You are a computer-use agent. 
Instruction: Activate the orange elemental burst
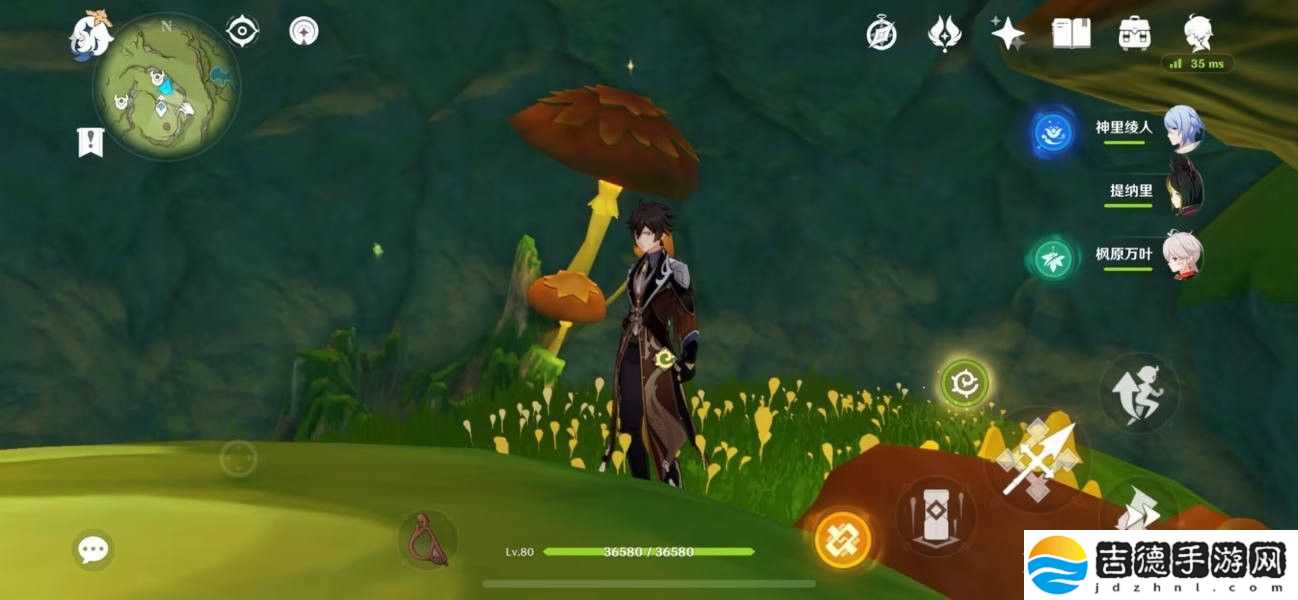843,540
